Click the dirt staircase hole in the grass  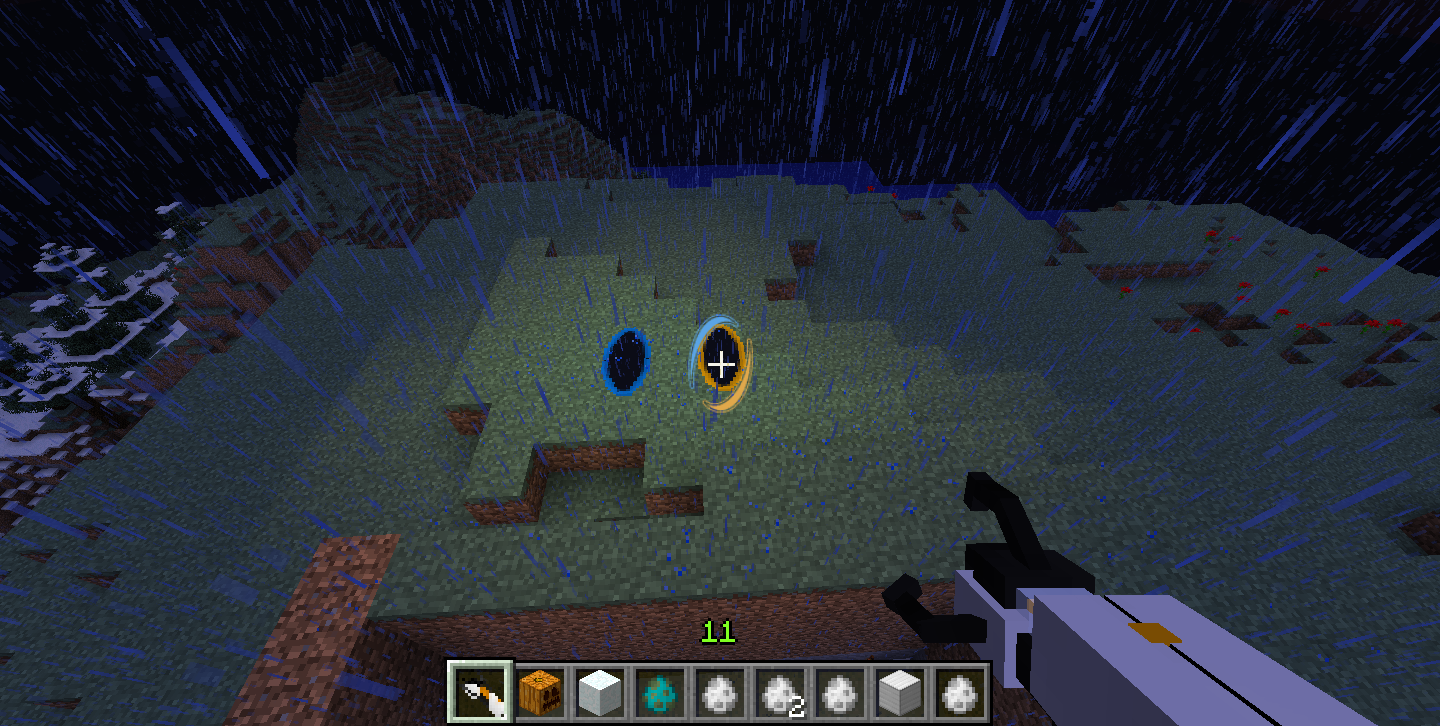click(590, 460)
